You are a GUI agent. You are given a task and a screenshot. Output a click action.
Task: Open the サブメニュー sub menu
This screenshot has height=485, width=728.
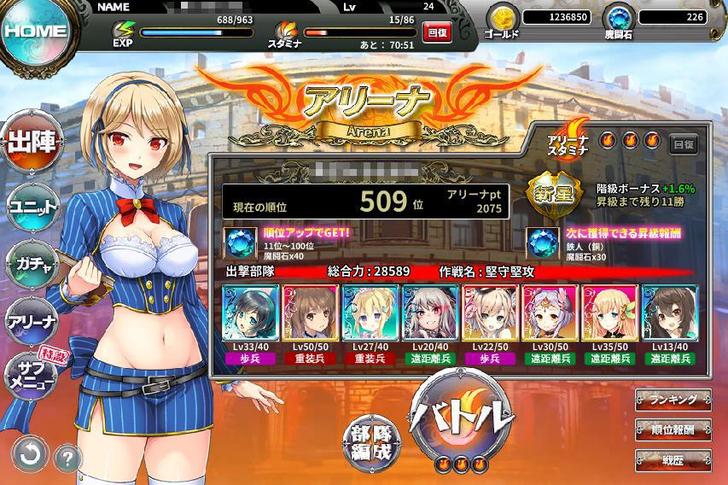(x=32, y=377)
